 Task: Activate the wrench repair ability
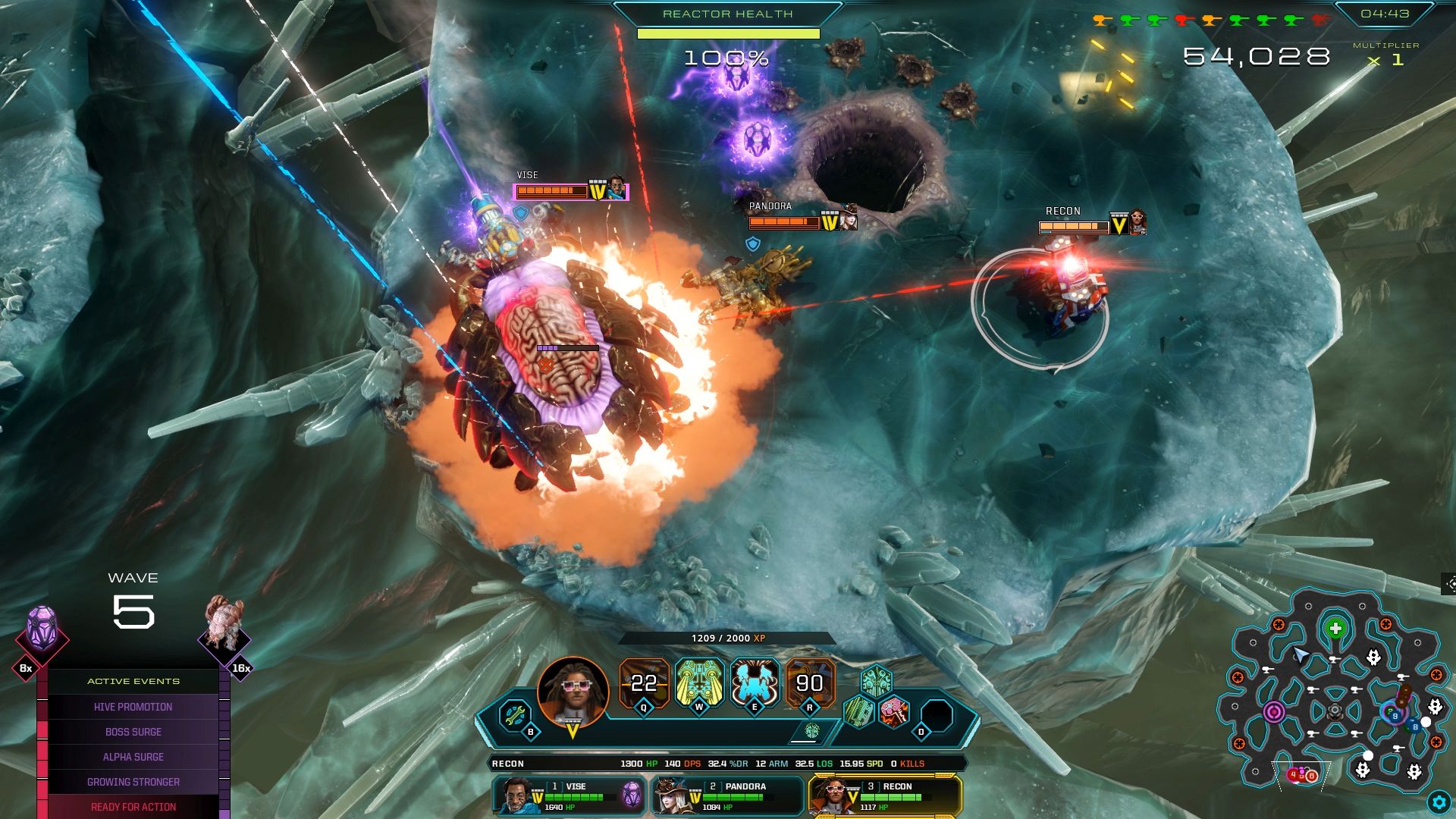(x=515, y=714)
